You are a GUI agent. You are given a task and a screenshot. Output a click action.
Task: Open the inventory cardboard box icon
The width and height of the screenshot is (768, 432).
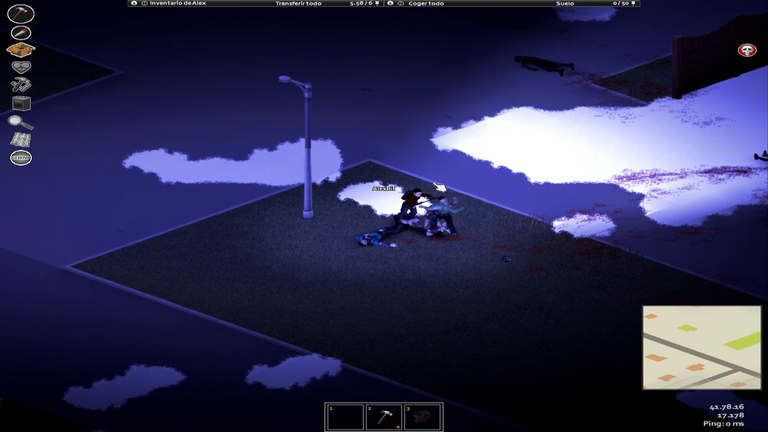pos(20,50)
